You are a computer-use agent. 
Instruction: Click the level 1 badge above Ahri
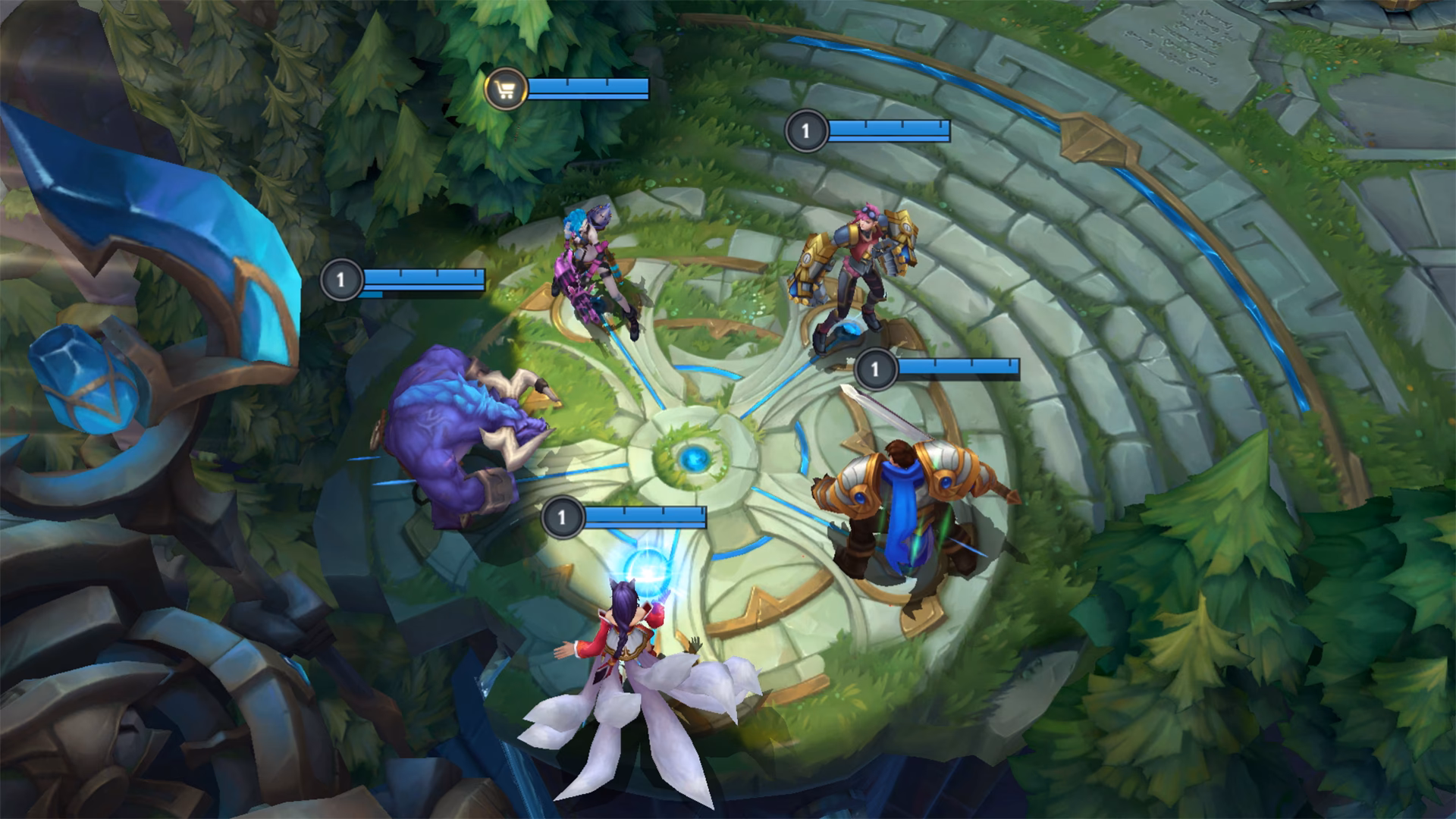pos(562,517)
